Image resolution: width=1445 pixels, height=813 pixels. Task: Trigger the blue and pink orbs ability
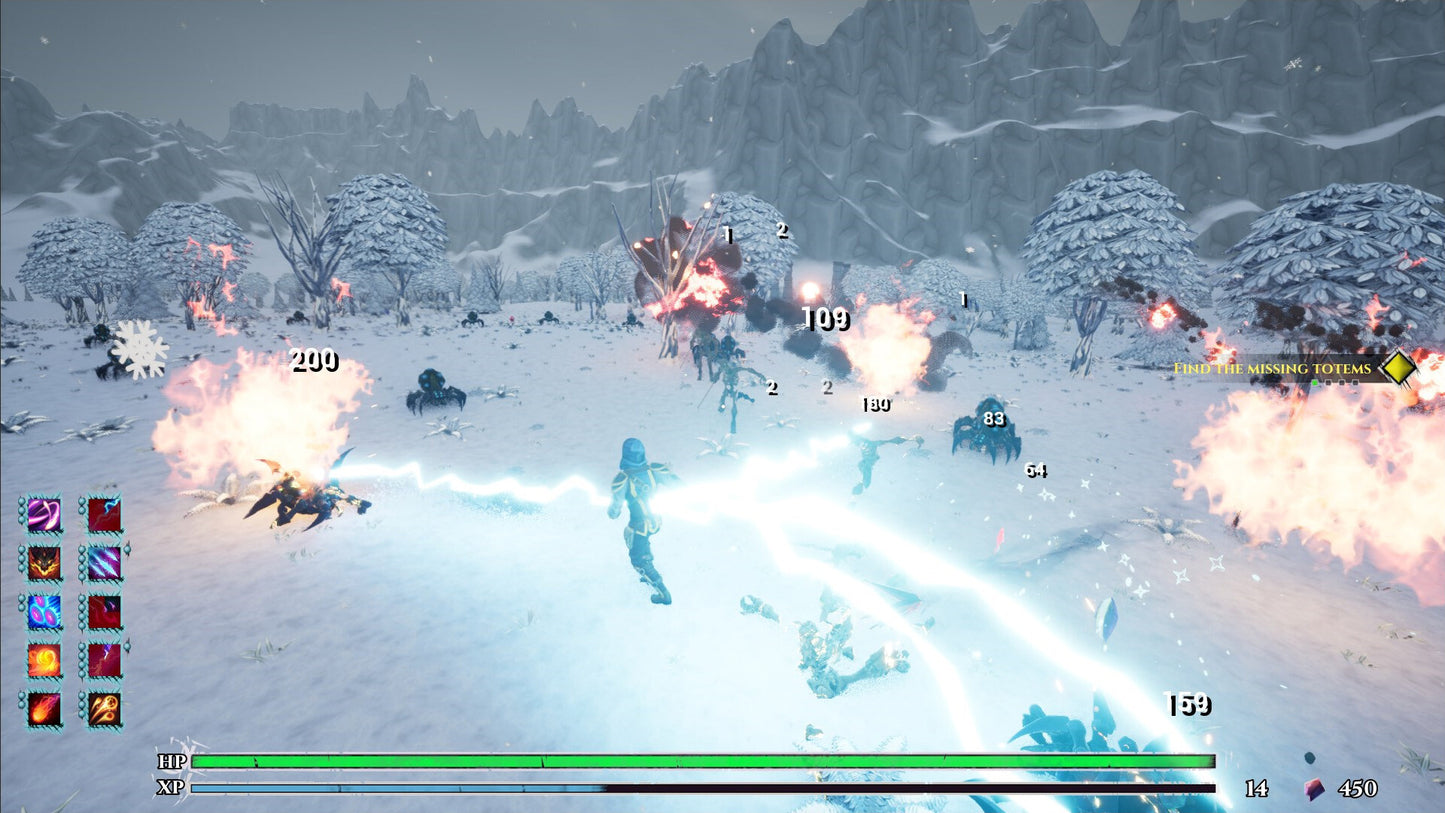click(43, 611)
